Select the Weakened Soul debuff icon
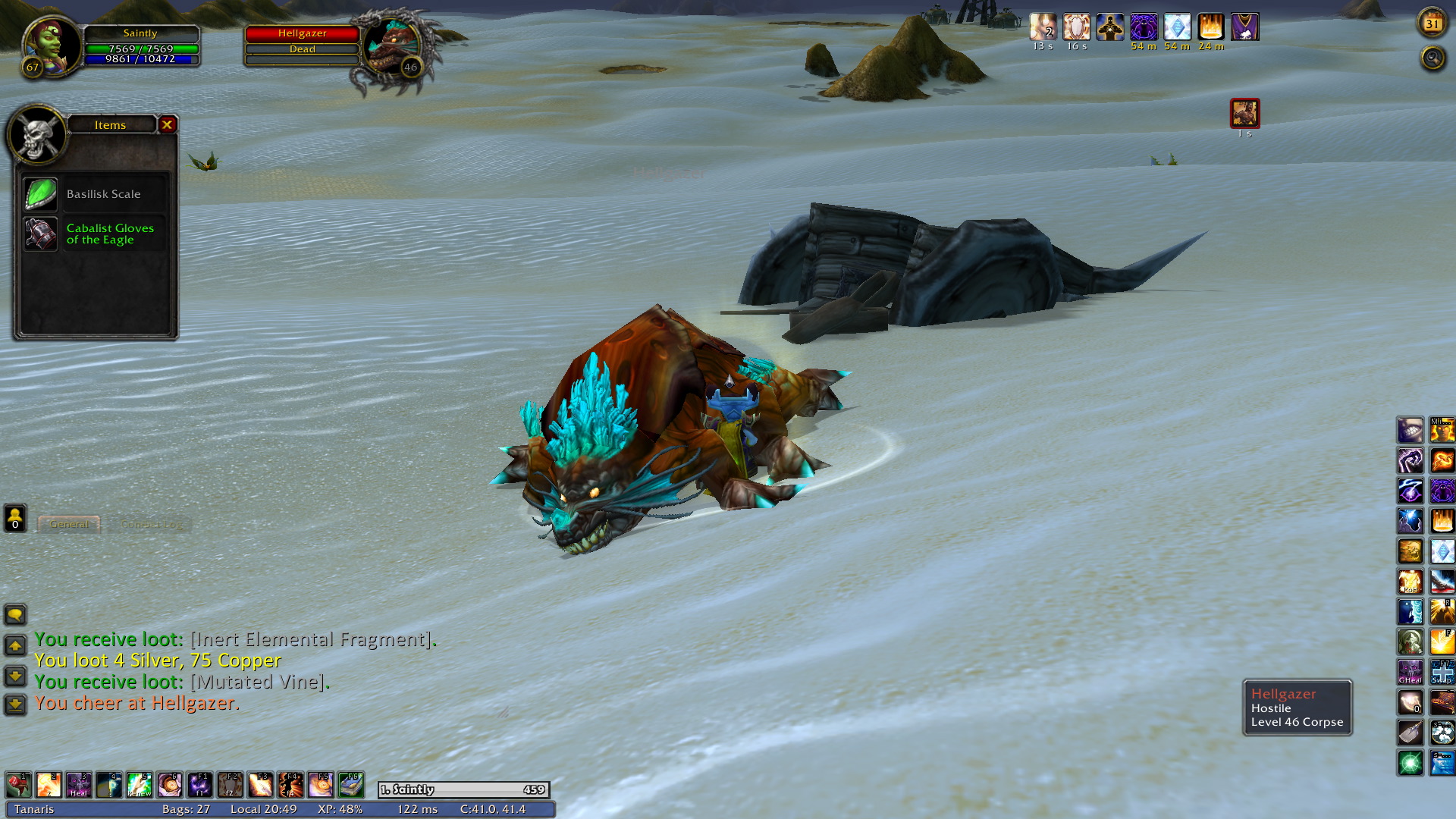The width and height of the screenshot is (1456, 819). coord(1244,114)
